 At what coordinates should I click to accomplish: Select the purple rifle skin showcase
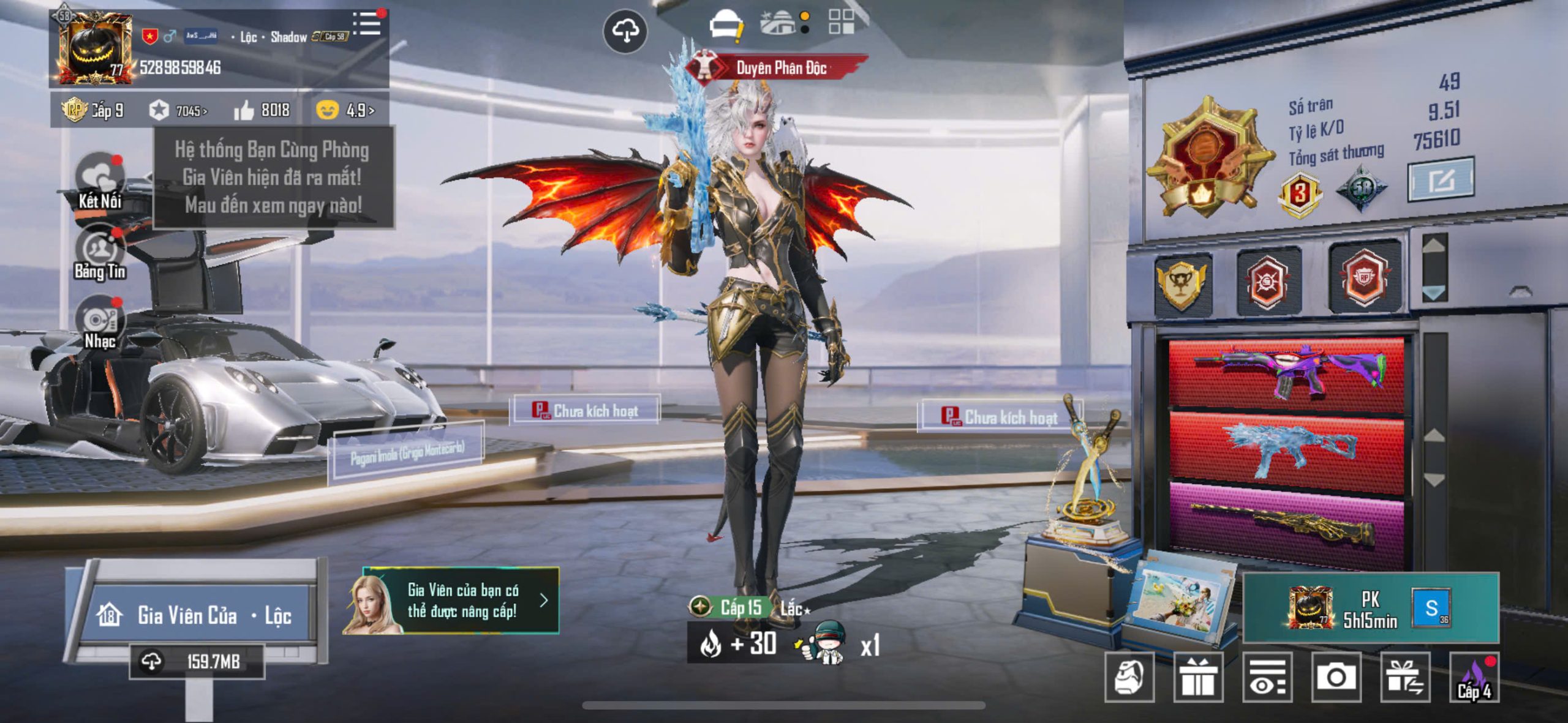[x=1286, y=372]
